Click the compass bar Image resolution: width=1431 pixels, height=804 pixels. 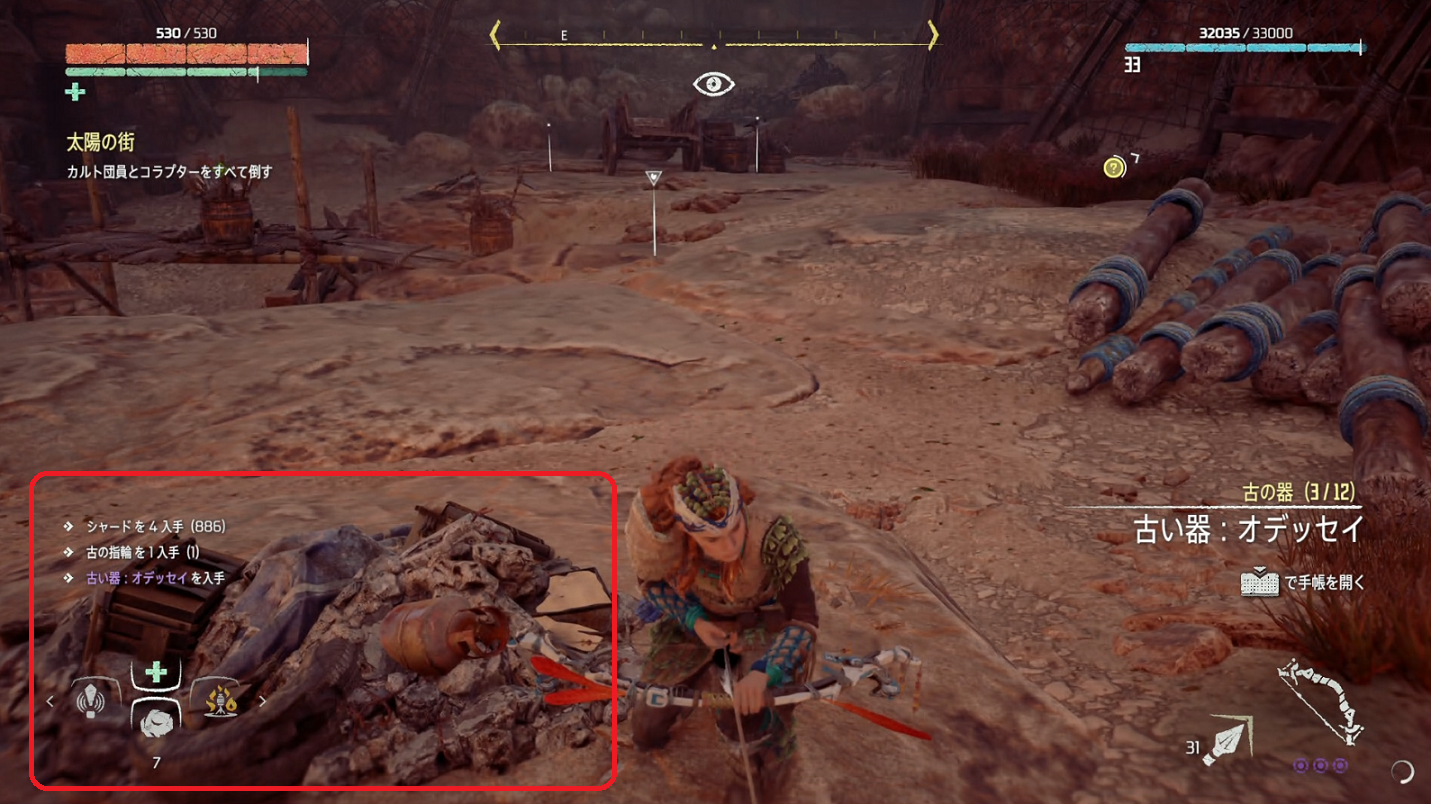(714, 37)
